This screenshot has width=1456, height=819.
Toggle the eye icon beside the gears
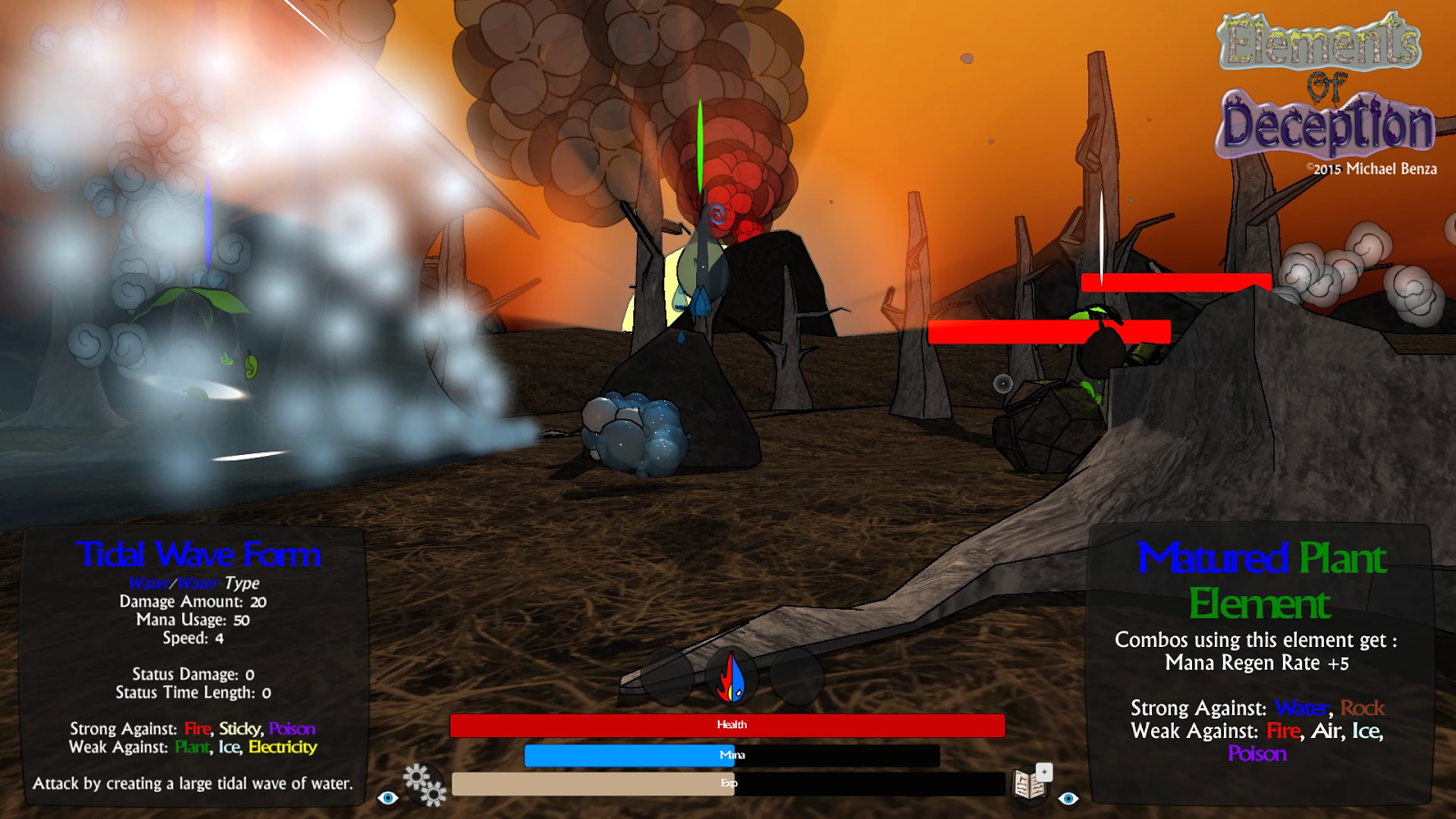pos(388,798)
